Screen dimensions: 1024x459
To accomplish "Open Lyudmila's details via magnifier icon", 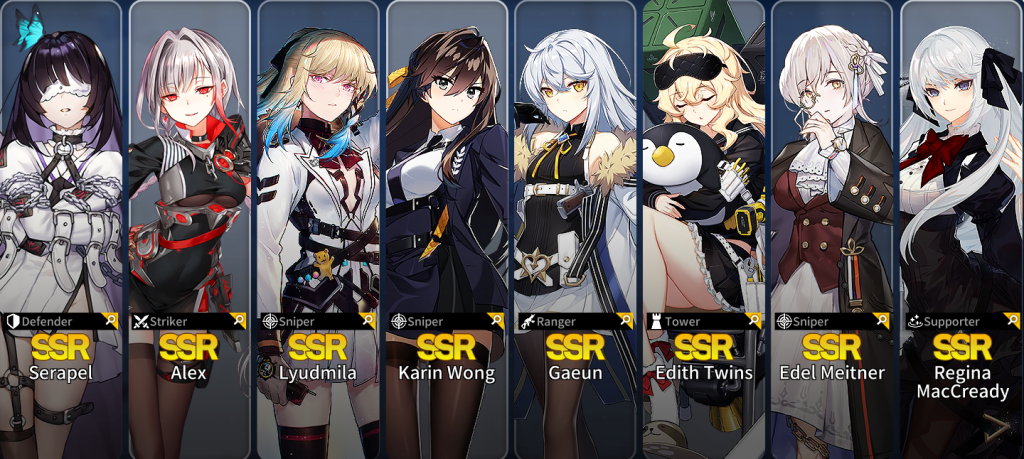I will [368, 321].
